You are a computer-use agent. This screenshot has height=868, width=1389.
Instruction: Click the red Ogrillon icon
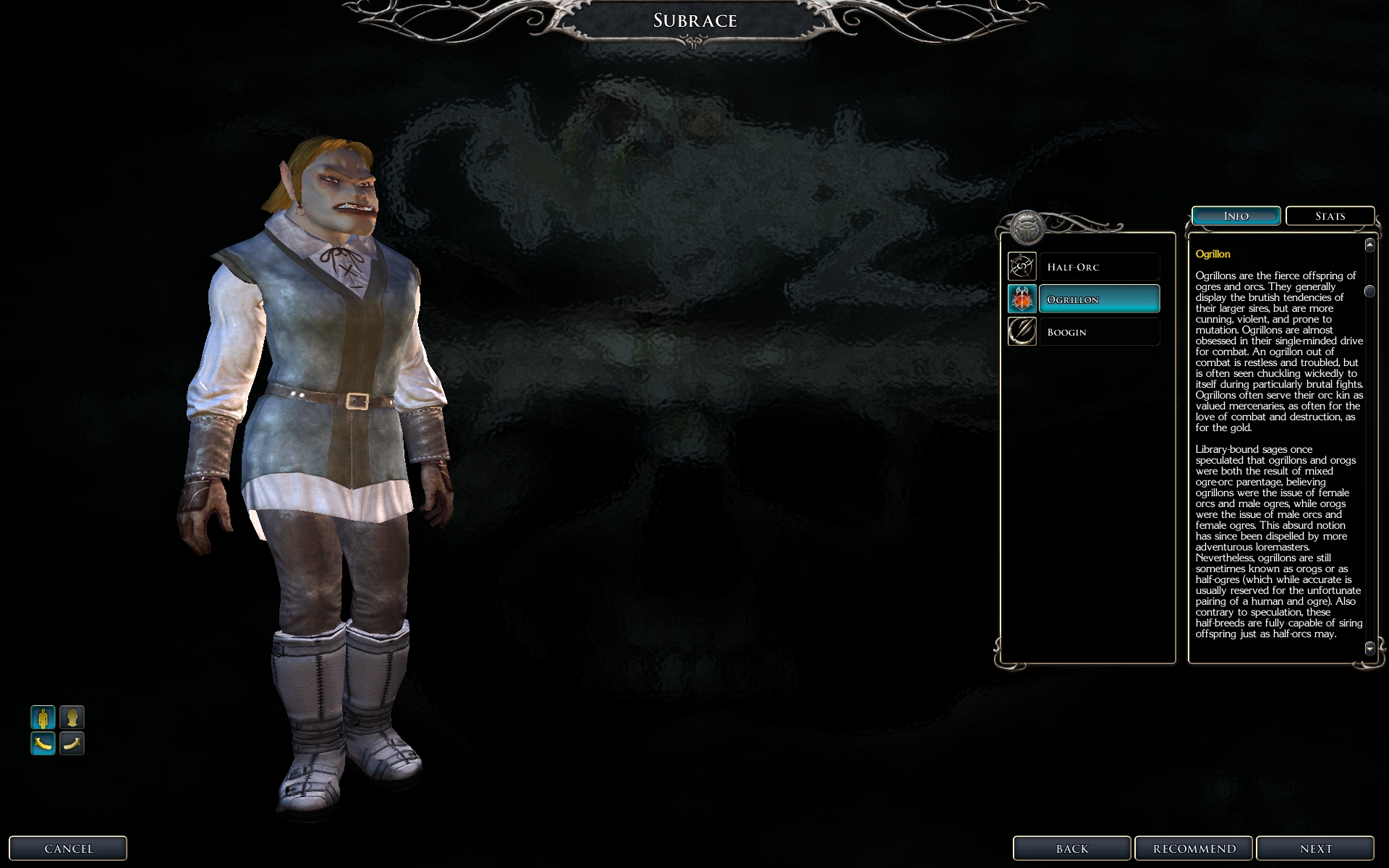[1022, 299]
